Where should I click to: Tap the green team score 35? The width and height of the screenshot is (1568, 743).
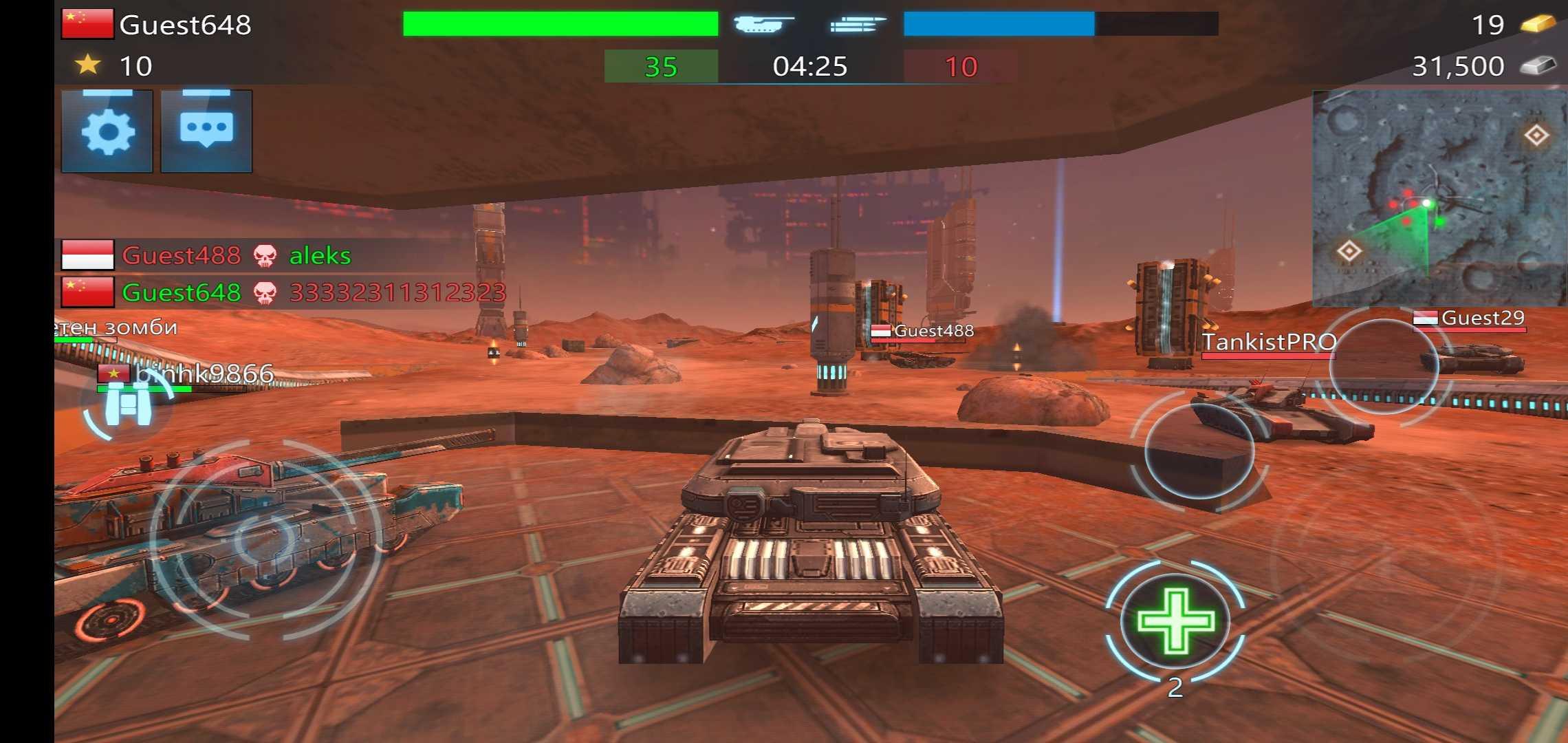pyautogui.click(x=662, y=67)
